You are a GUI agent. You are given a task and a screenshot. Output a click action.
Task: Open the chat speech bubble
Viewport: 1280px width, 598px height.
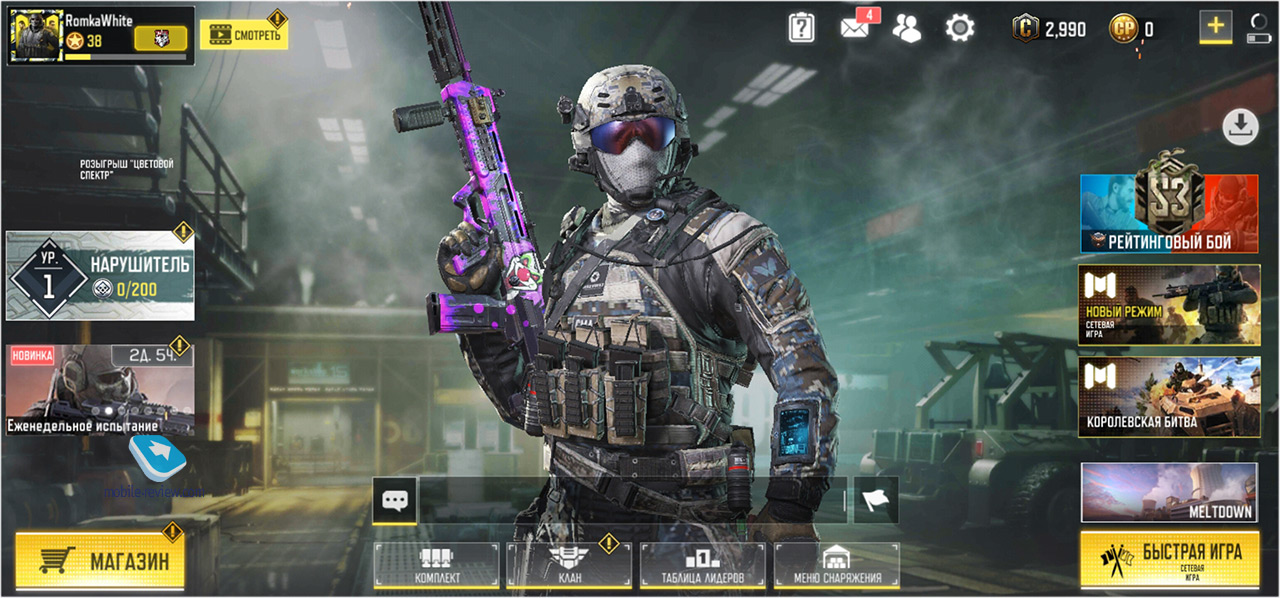click(394, 498)
